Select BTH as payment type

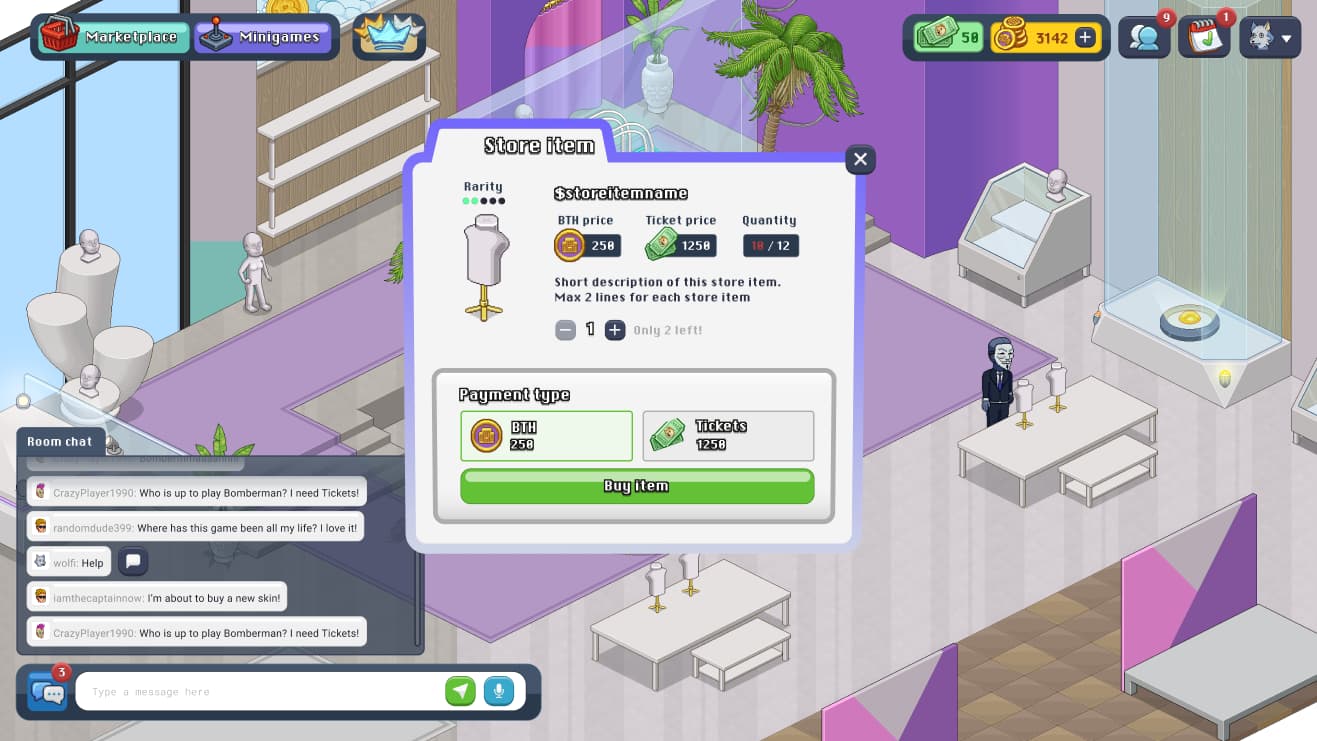545,435
